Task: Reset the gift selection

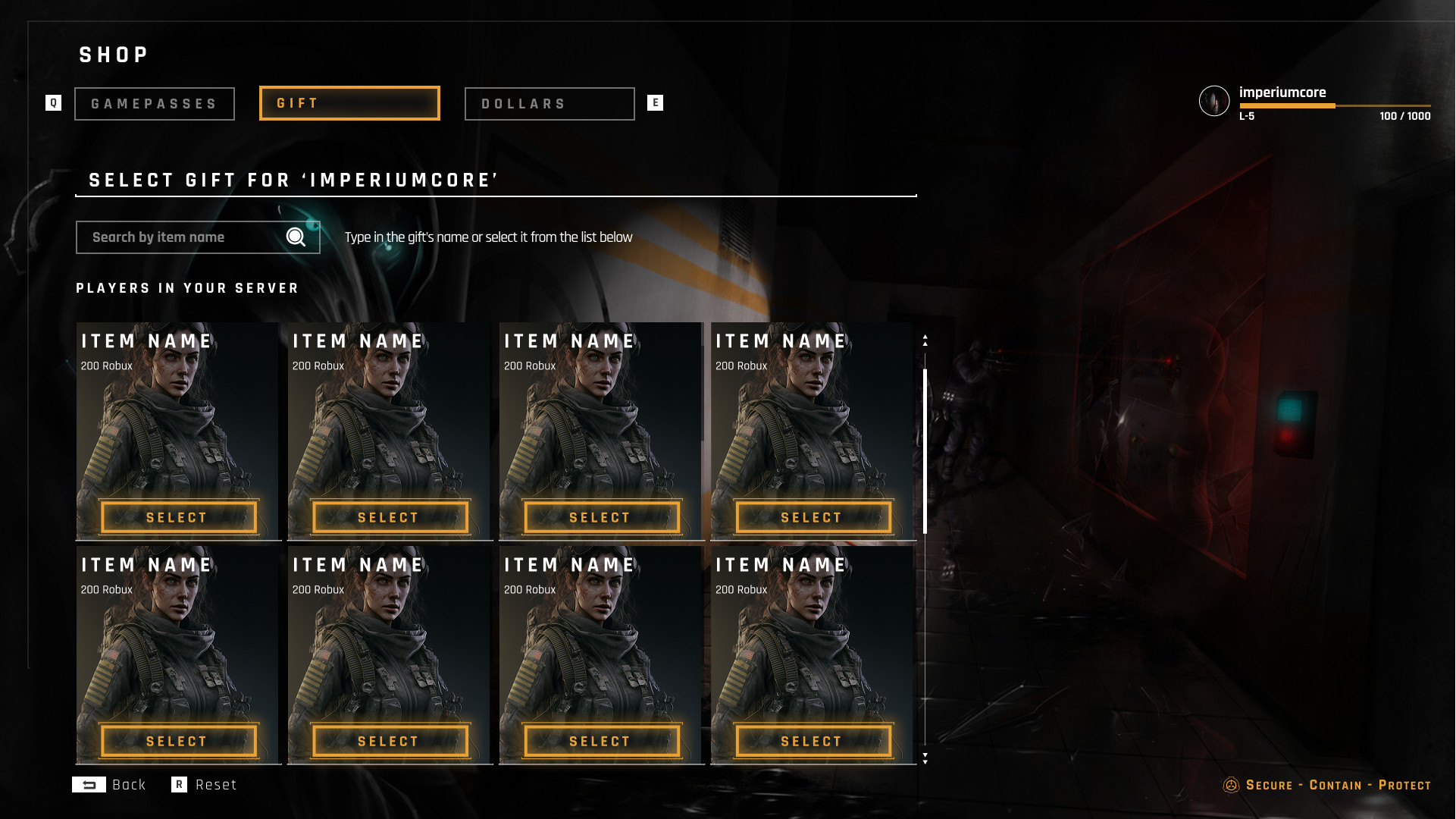Action: coord(205,785)
